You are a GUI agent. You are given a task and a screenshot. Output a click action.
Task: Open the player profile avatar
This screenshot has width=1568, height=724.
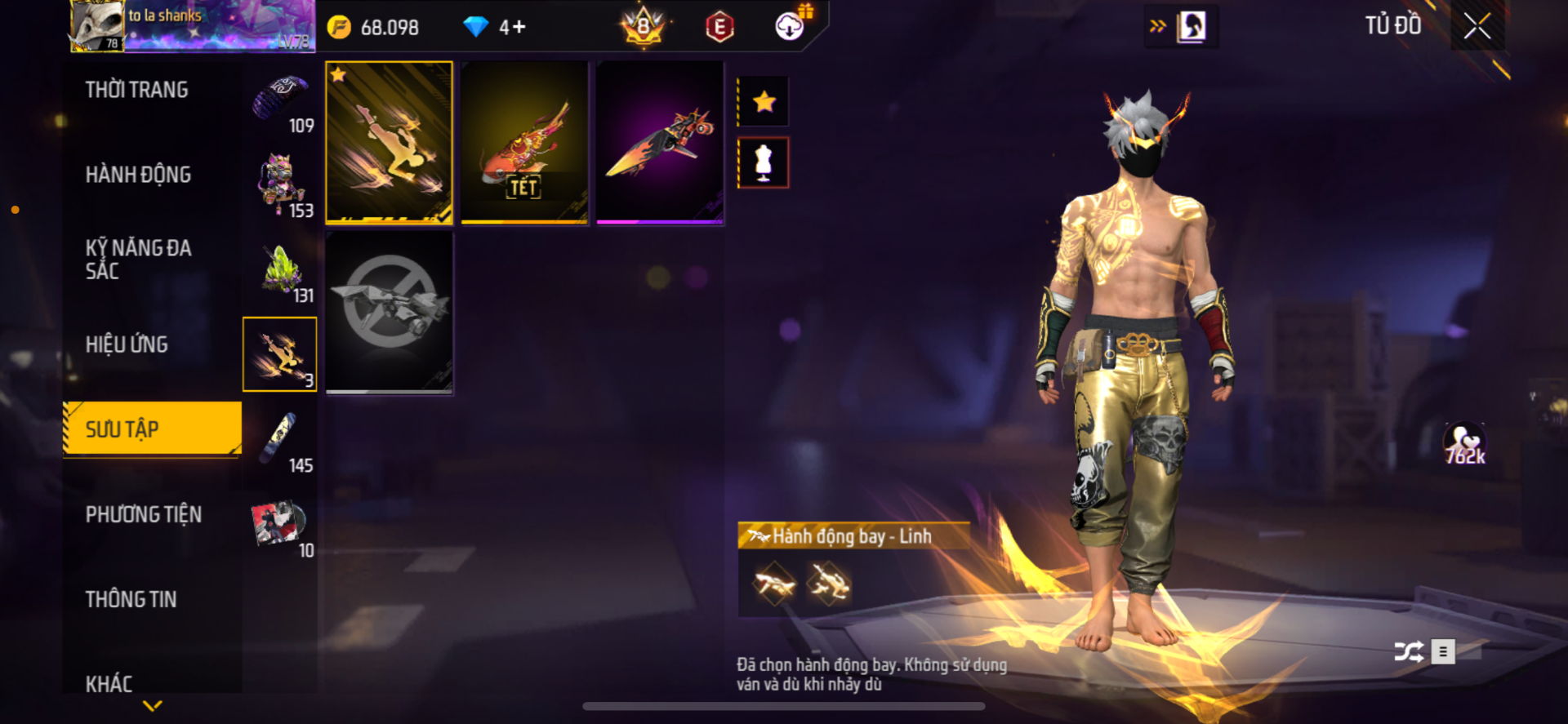[97, 26]
